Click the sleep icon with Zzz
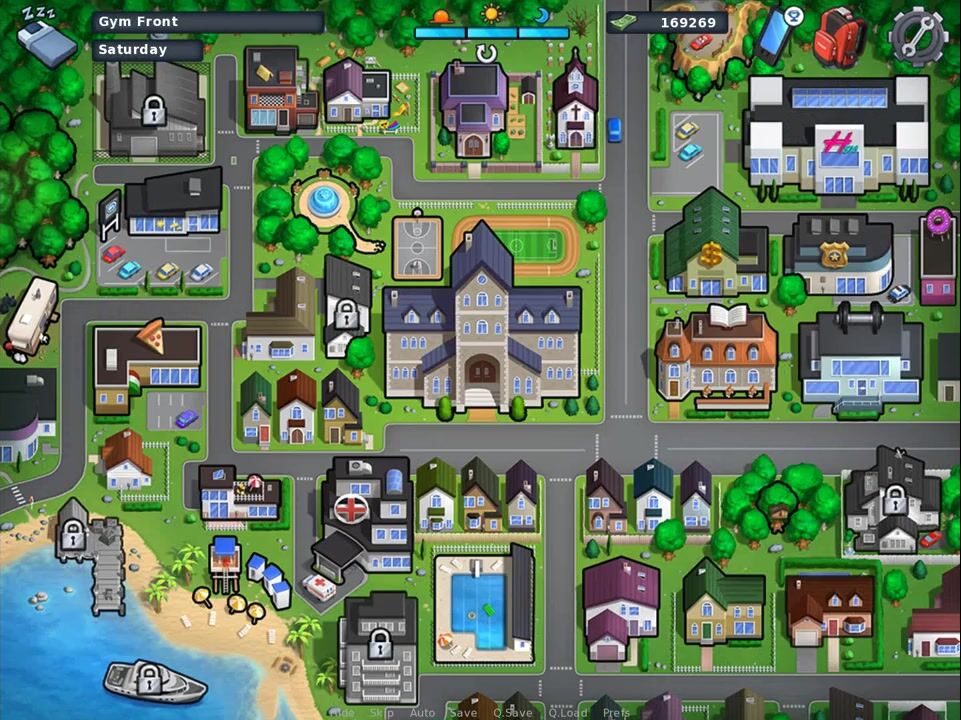 point(45,36)
